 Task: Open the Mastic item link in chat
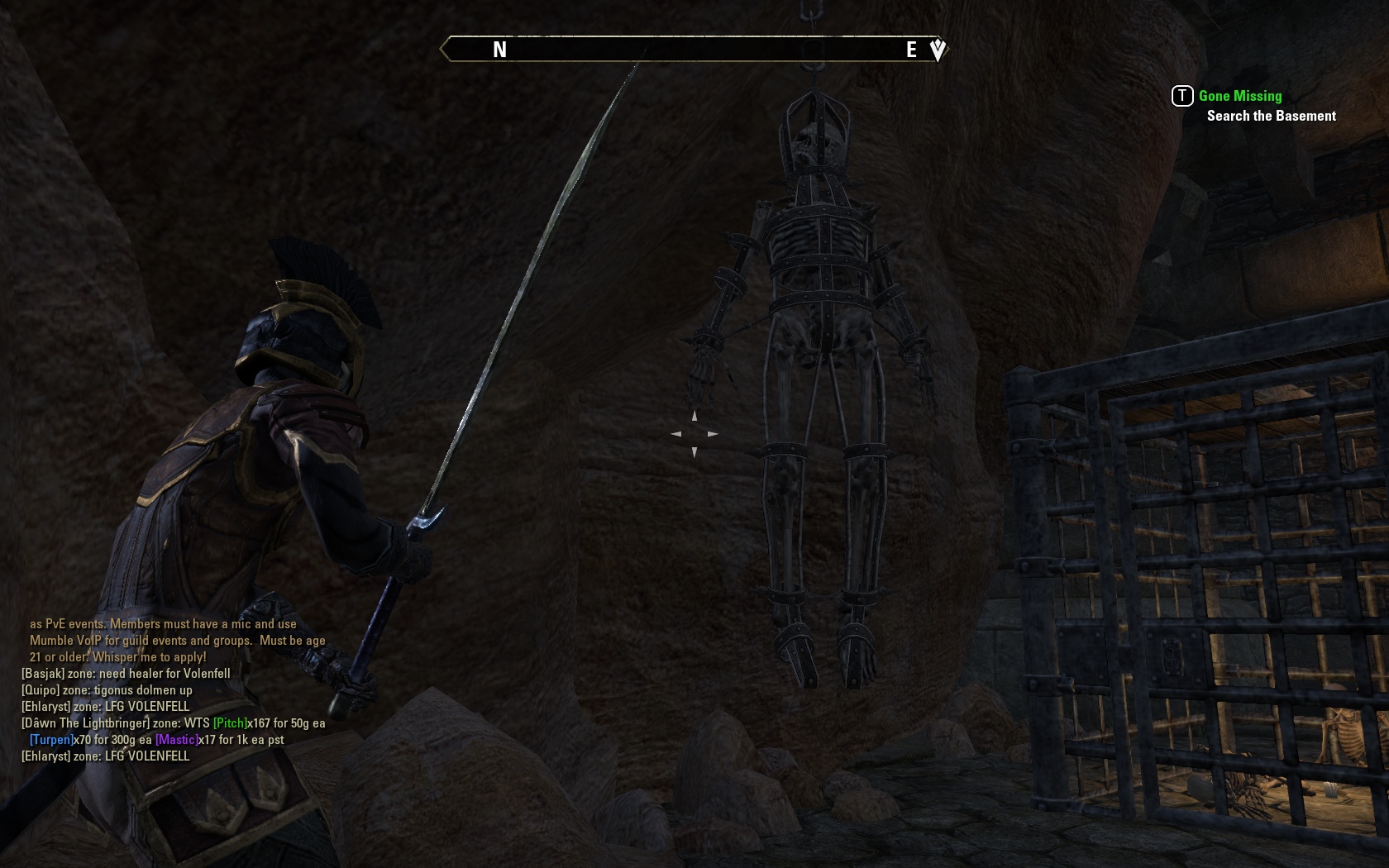click(176, 740)
